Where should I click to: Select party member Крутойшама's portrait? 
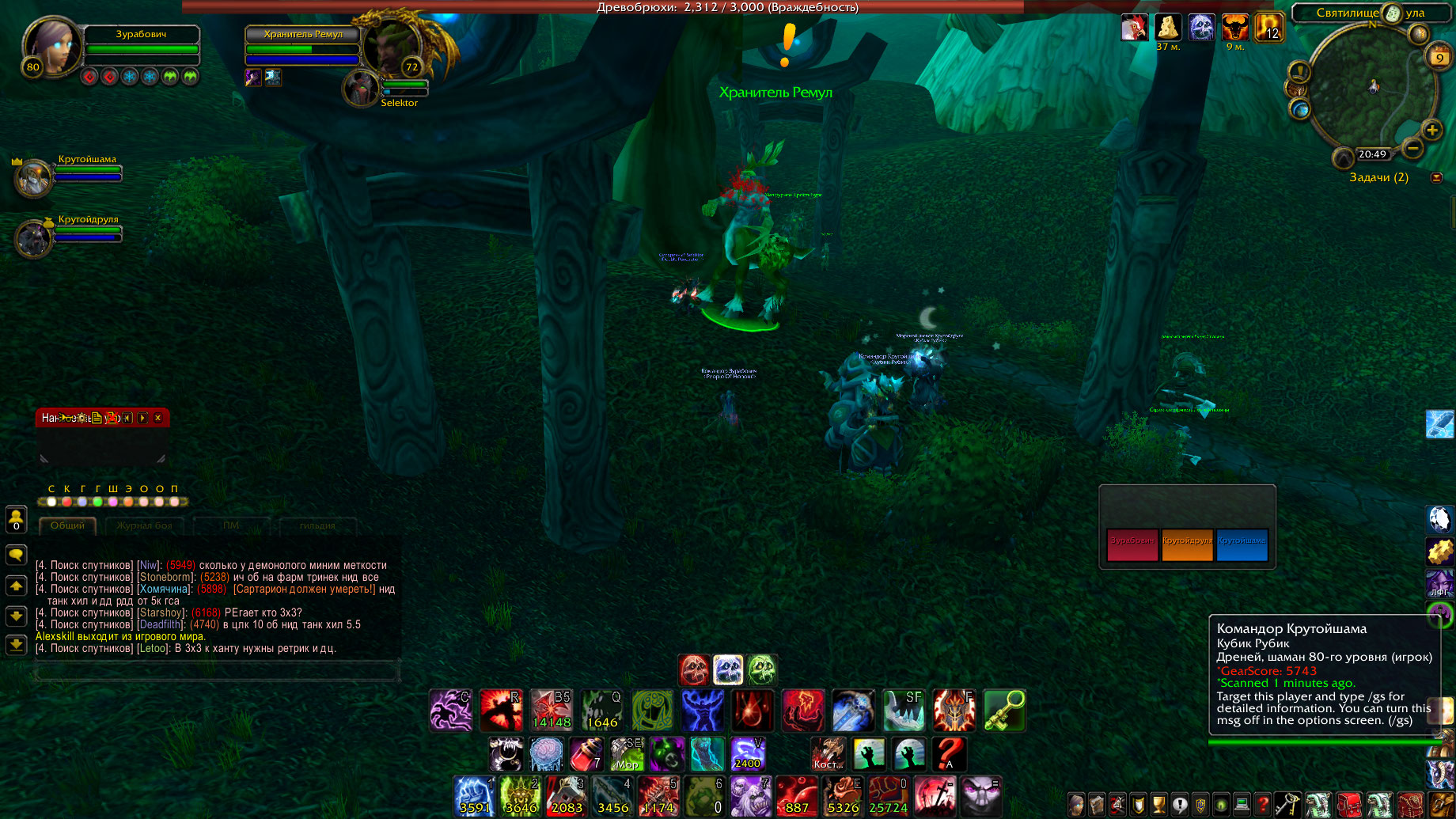[x=33, y=178]
